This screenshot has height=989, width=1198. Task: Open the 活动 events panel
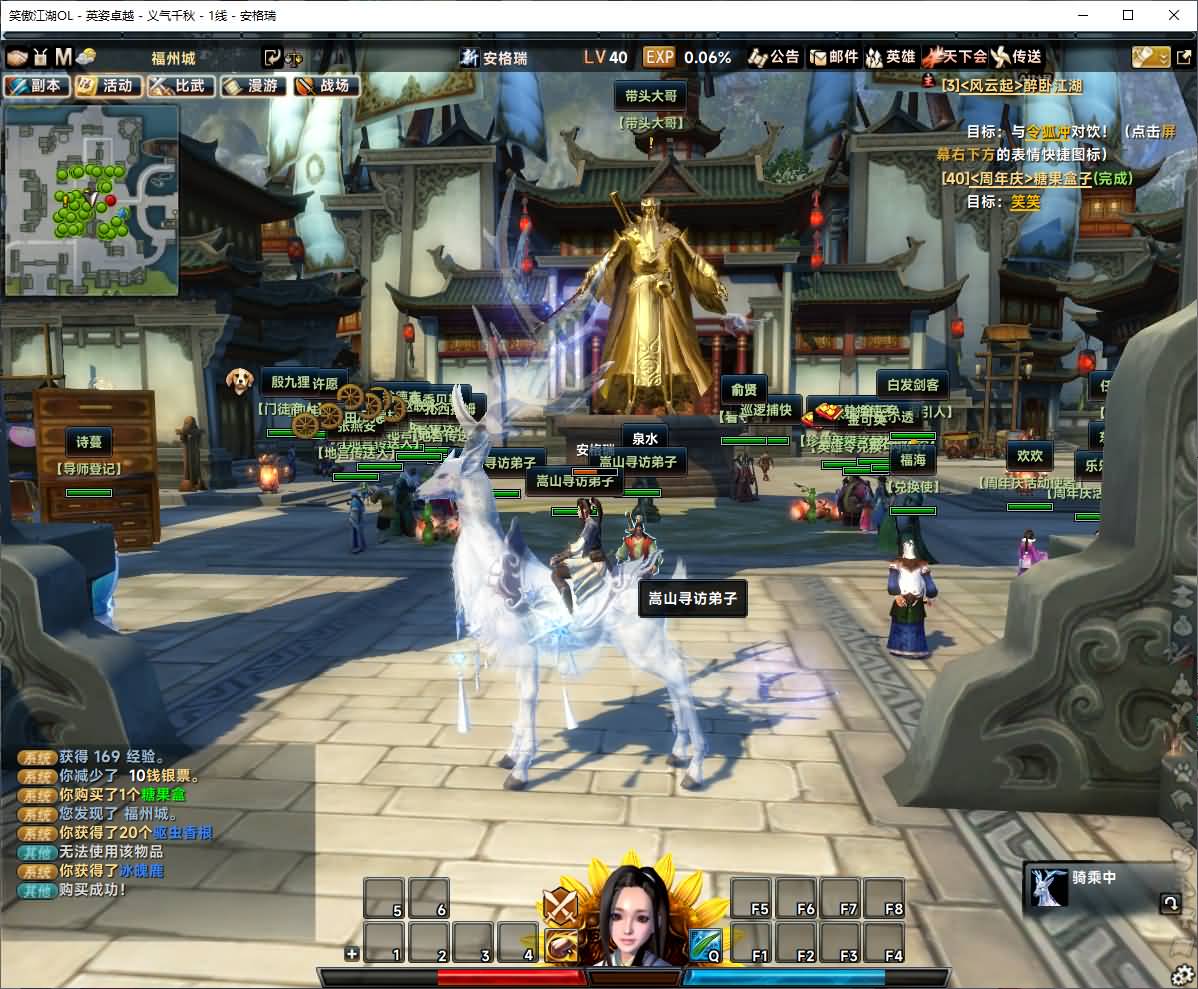(108, 86)
